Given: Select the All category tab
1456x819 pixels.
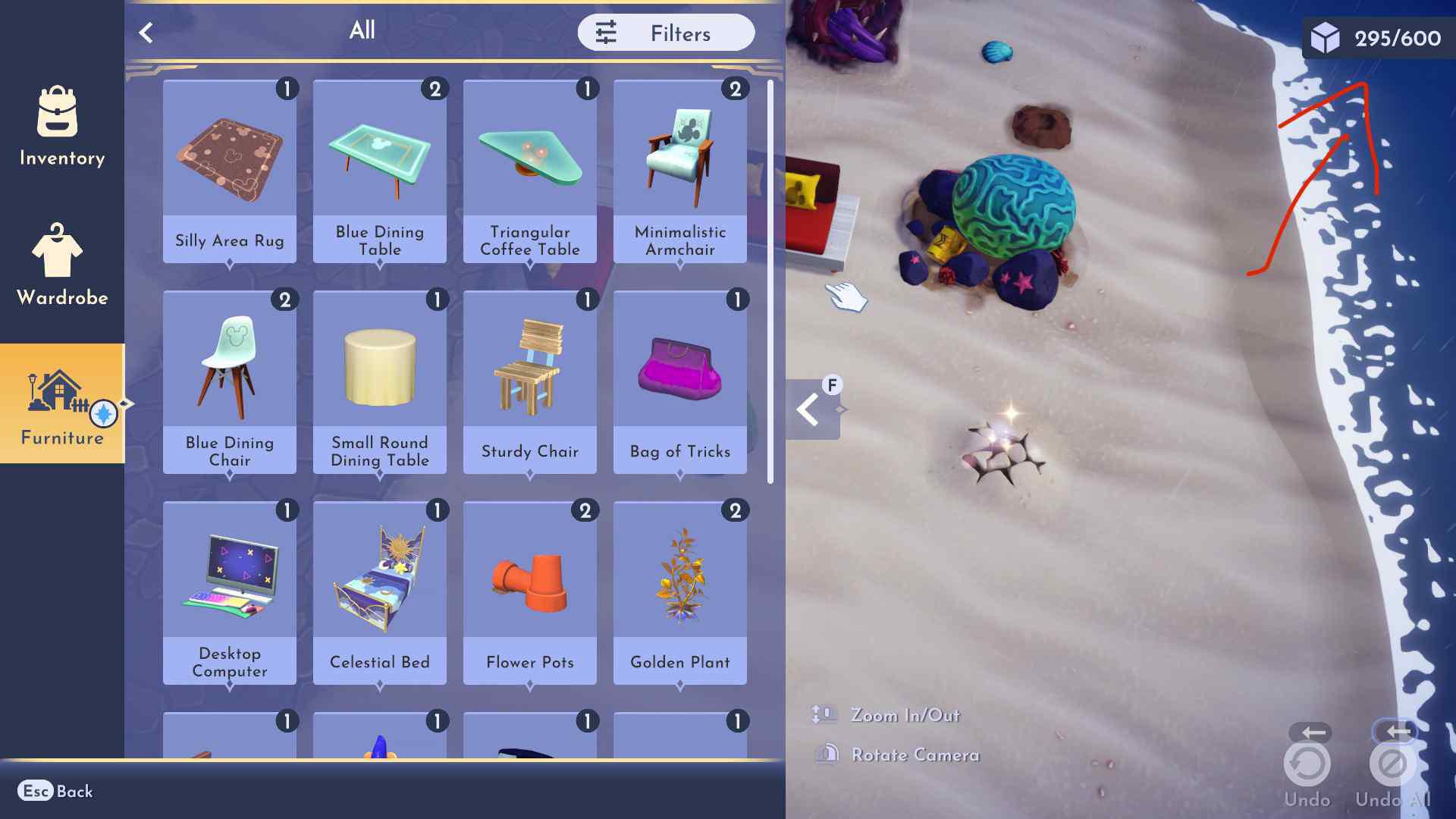Looking at the screenshot, I should [x=361, y=31].
